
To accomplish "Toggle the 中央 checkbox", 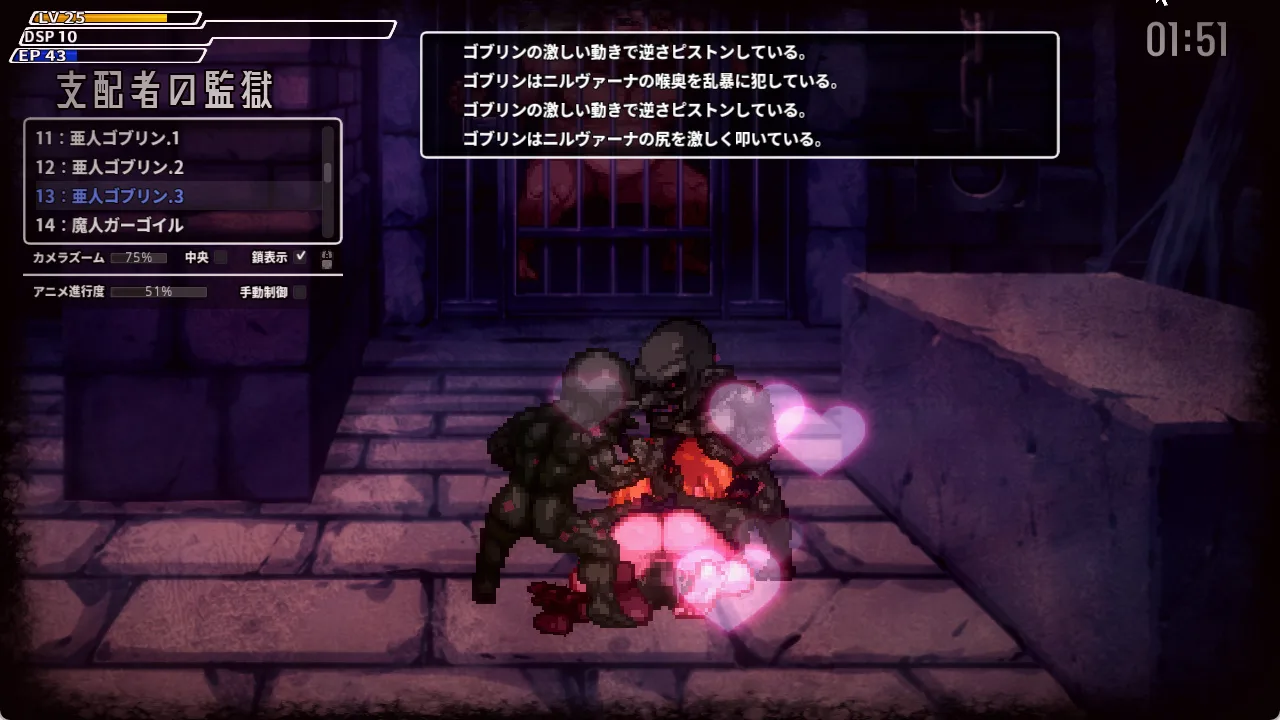I will (x=221, y=258).
